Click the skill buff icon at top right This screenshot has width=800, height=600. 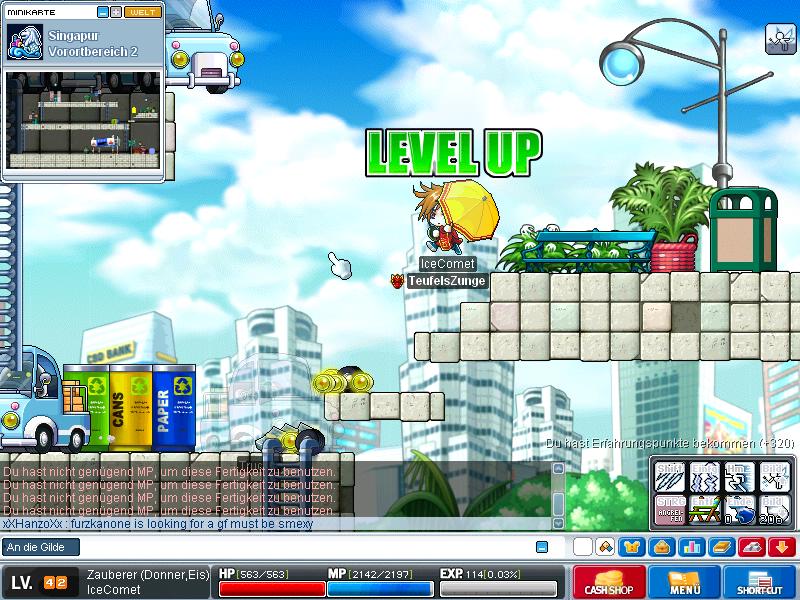click(x=779, y=38)
